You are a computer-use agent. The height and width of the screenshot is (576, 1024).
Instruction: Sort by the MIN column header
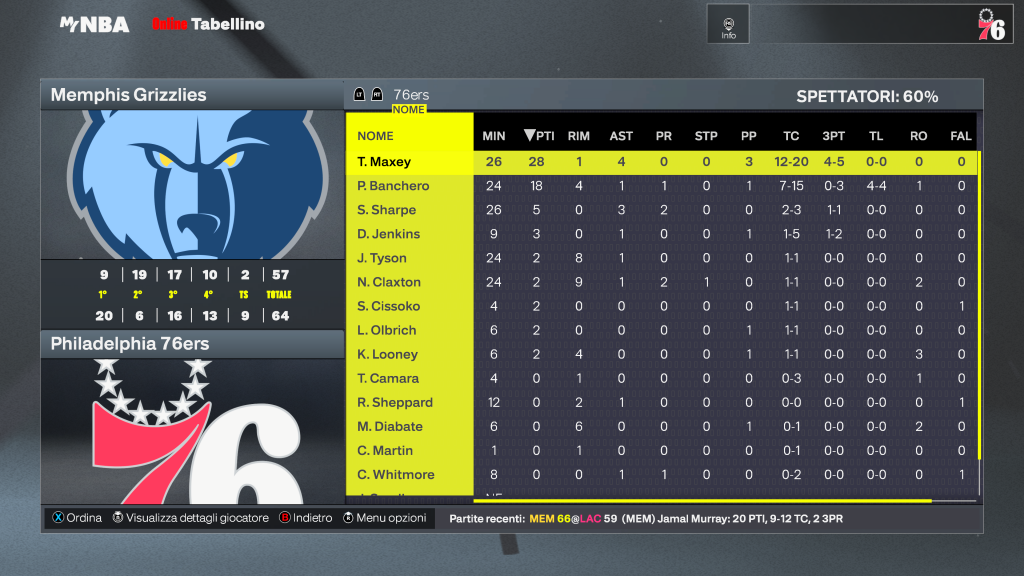coord(494,136)
